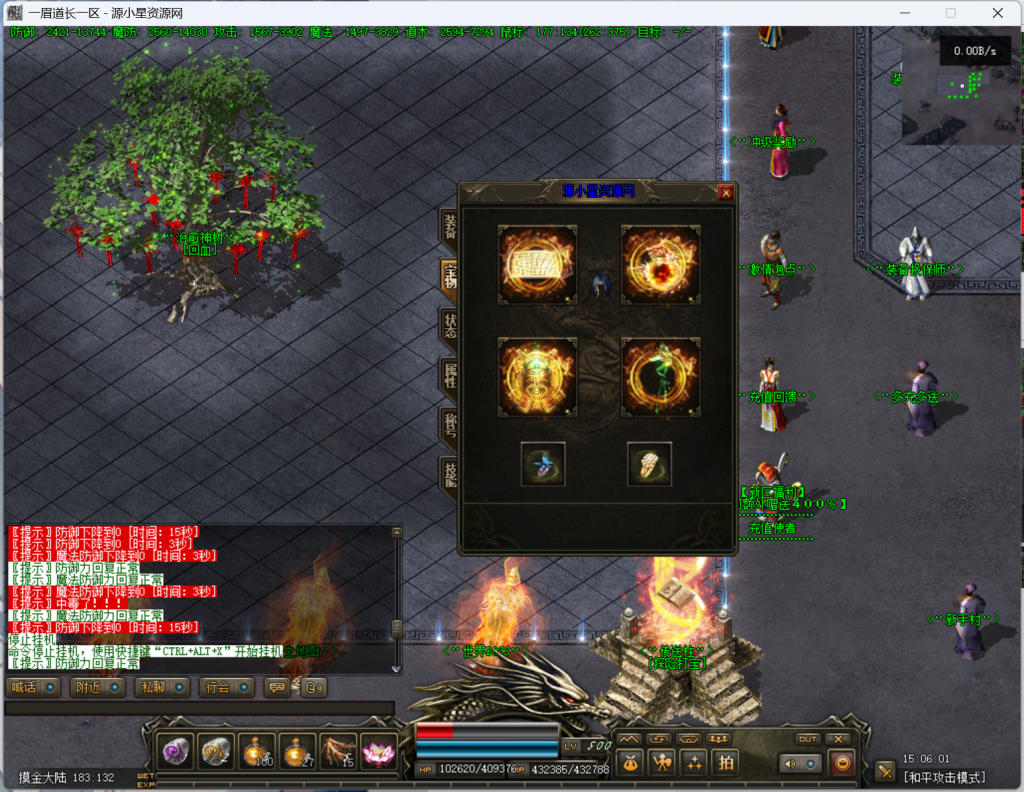This screenshot has height=792, width=1024.
Task: Choose the green sword treasure slot
Action: pos(660,377)
